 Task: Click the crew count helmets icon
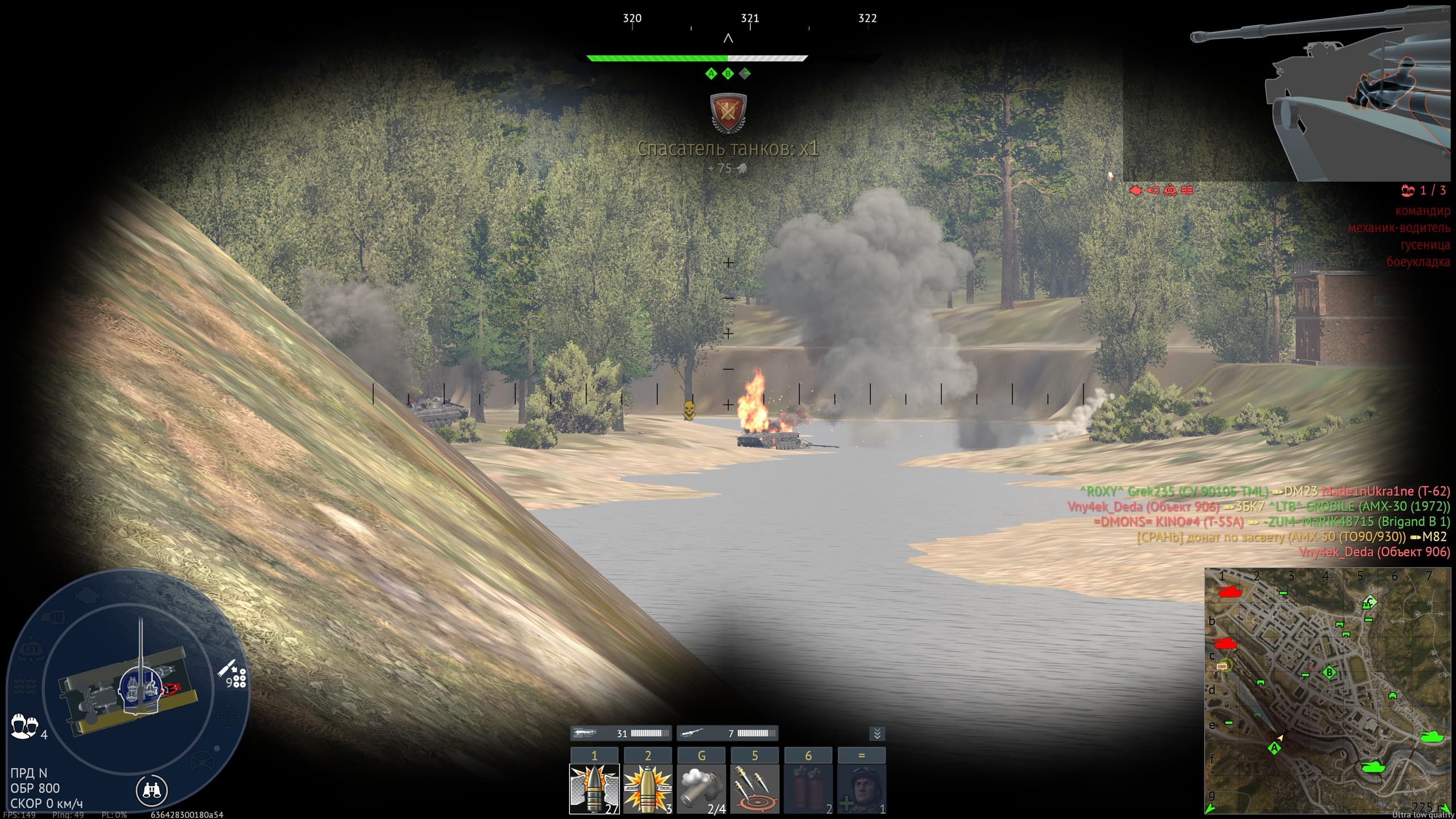point(24,727)
